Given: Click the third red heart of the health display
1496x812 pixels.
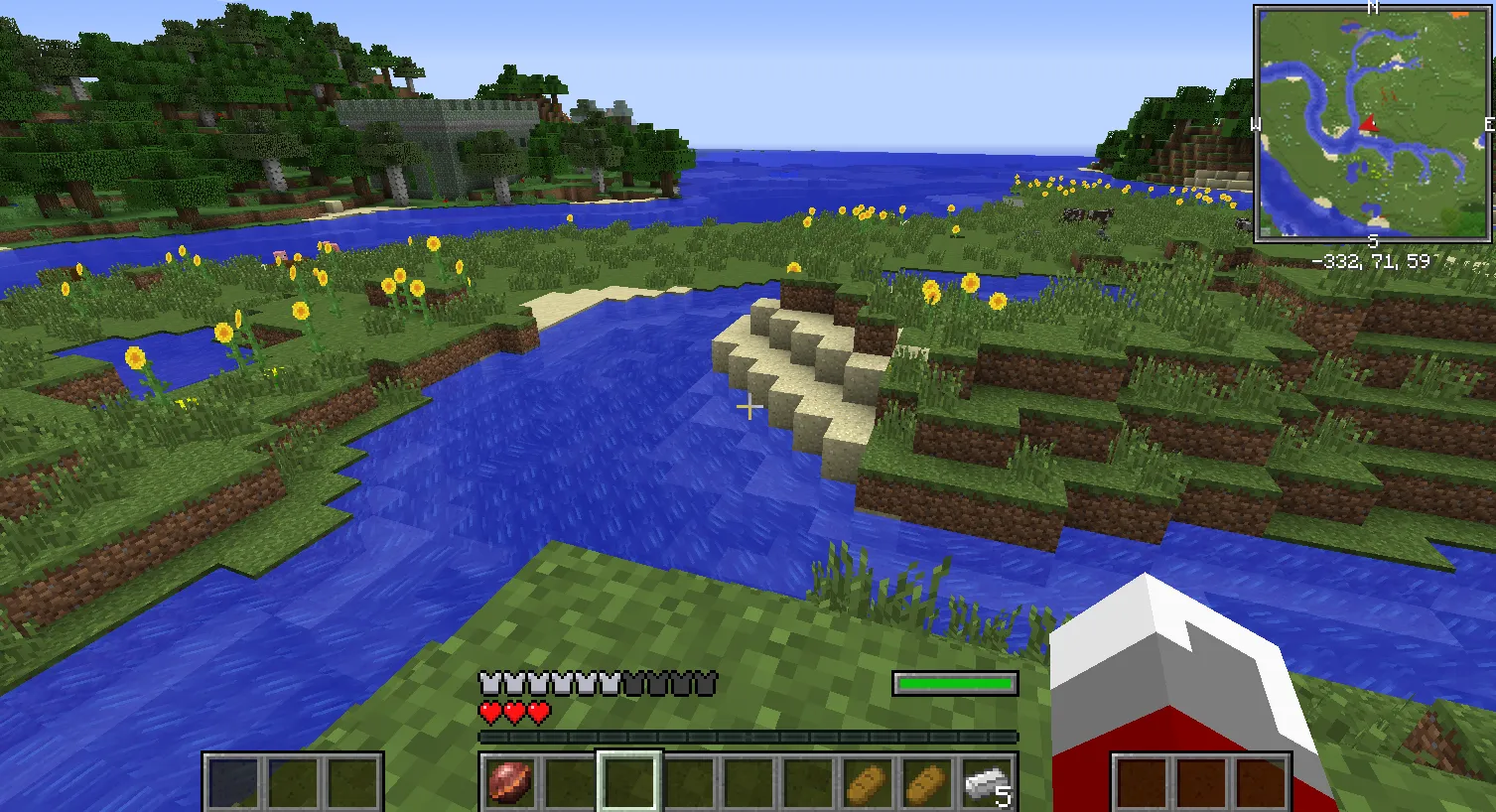Looking at the screenshot, I should coord(538,711).
